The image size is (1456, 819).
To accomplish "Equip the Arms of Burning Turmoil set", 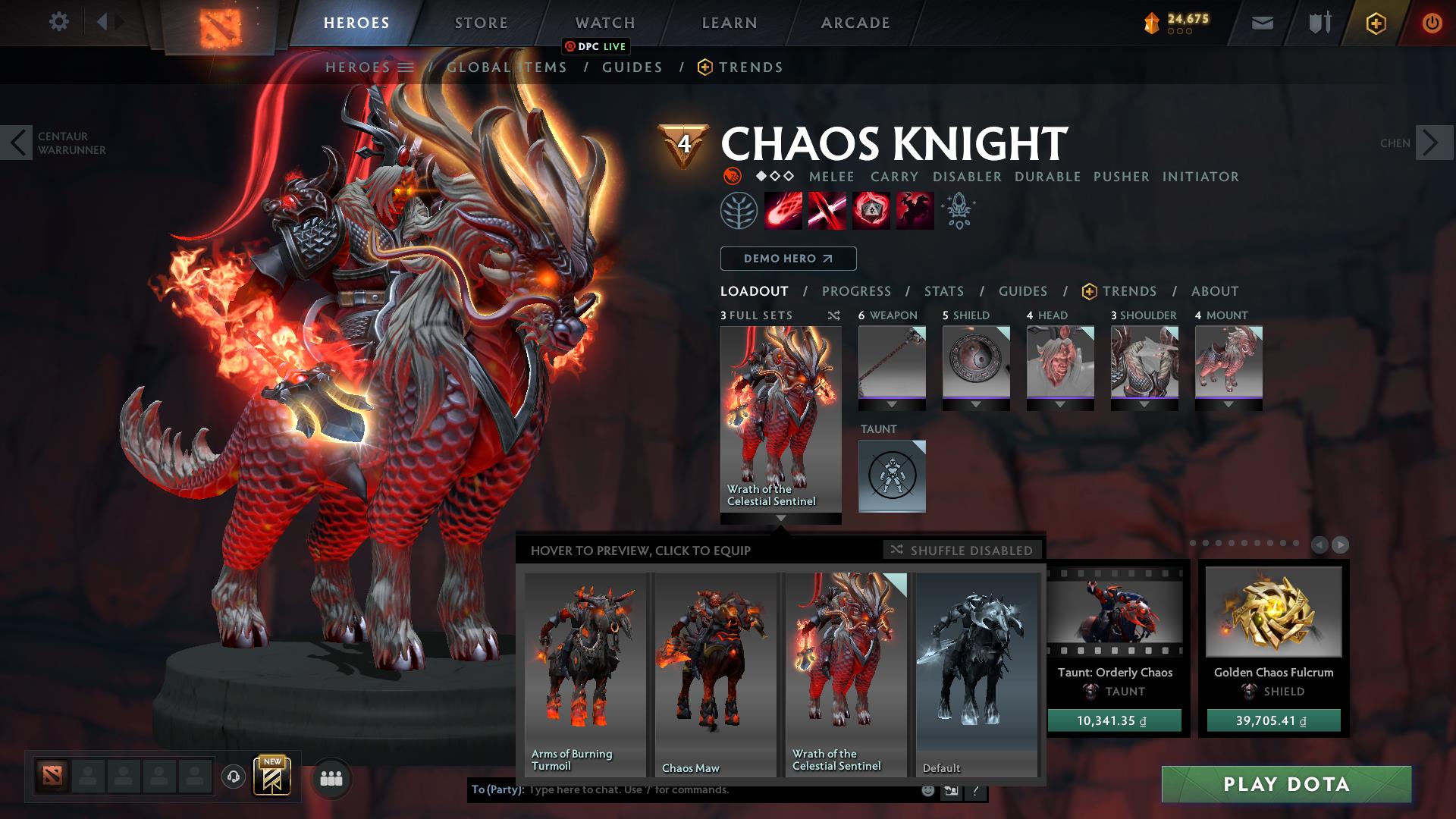I will pyautogui.click(x=585, y=673).
